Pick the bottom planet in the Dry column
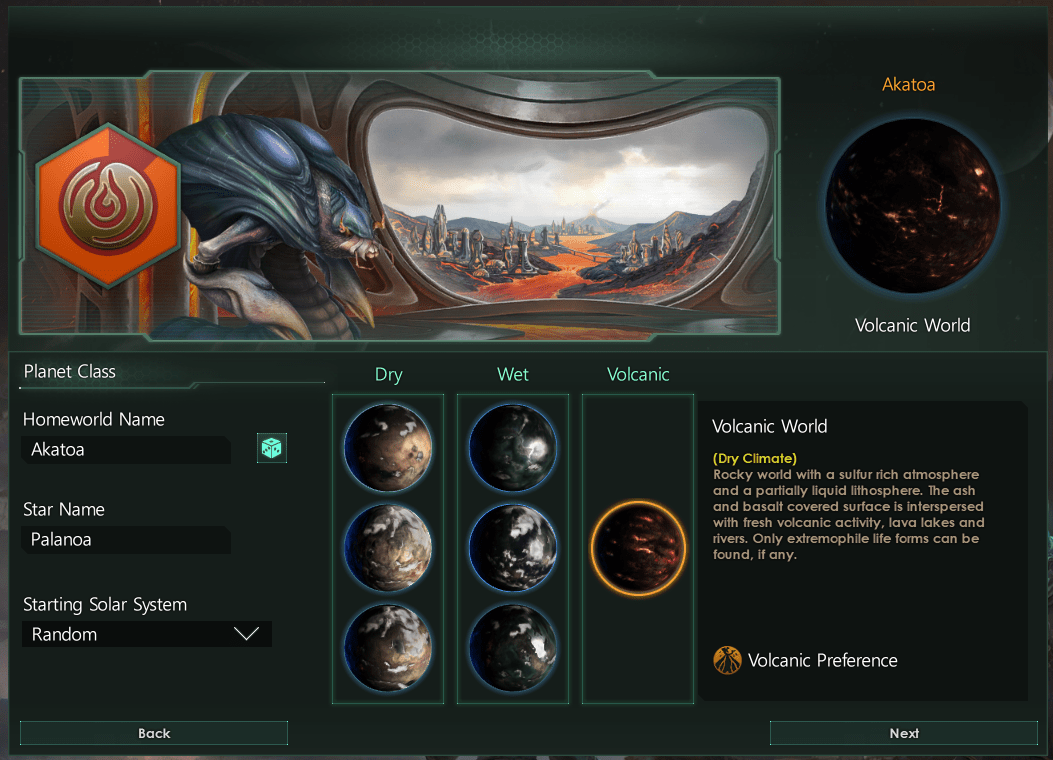The height and width of the screenshot is (760, 1053). 388,647
